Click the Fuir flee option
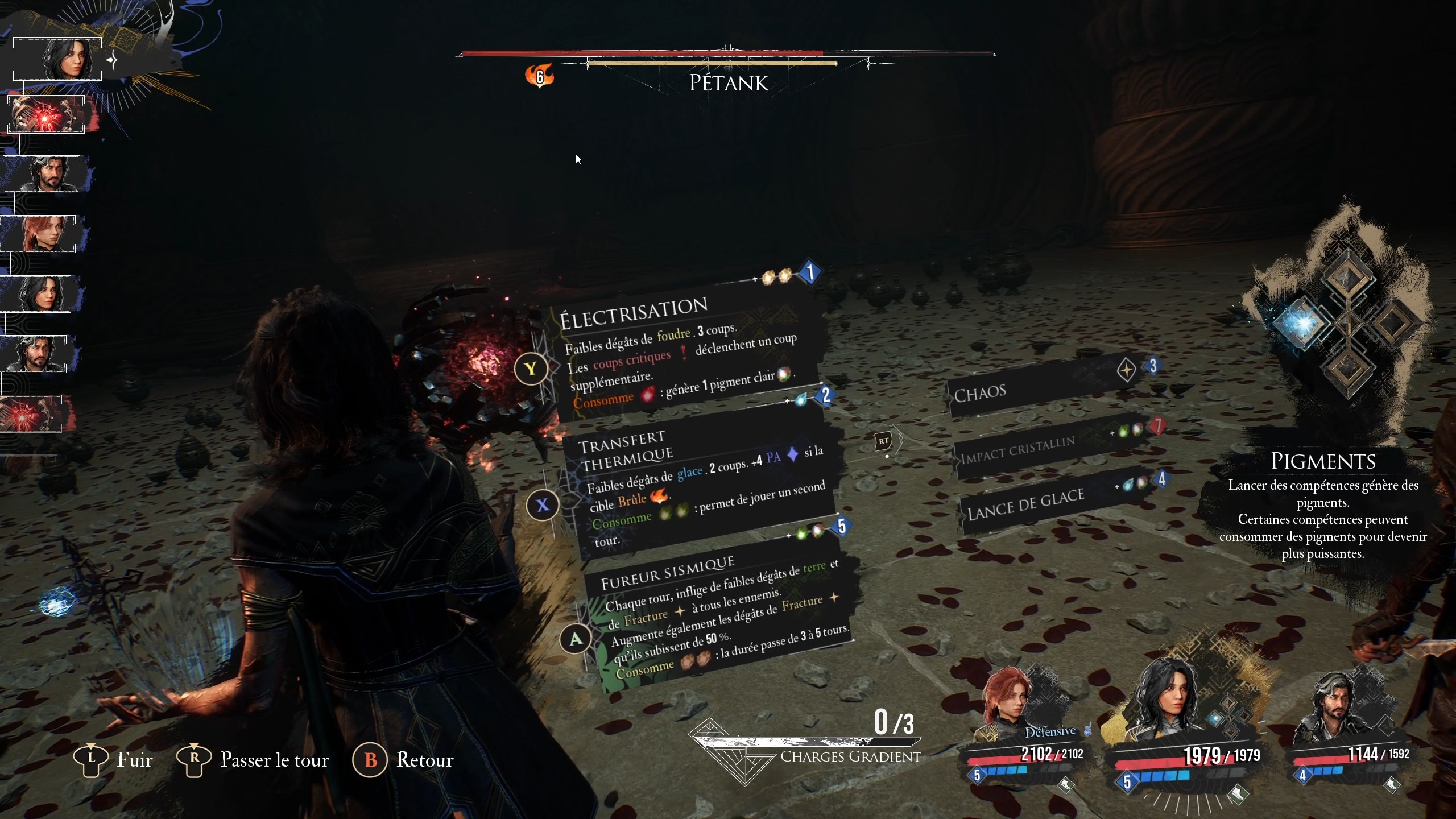The image size is (1456, 819). point(114,760)
